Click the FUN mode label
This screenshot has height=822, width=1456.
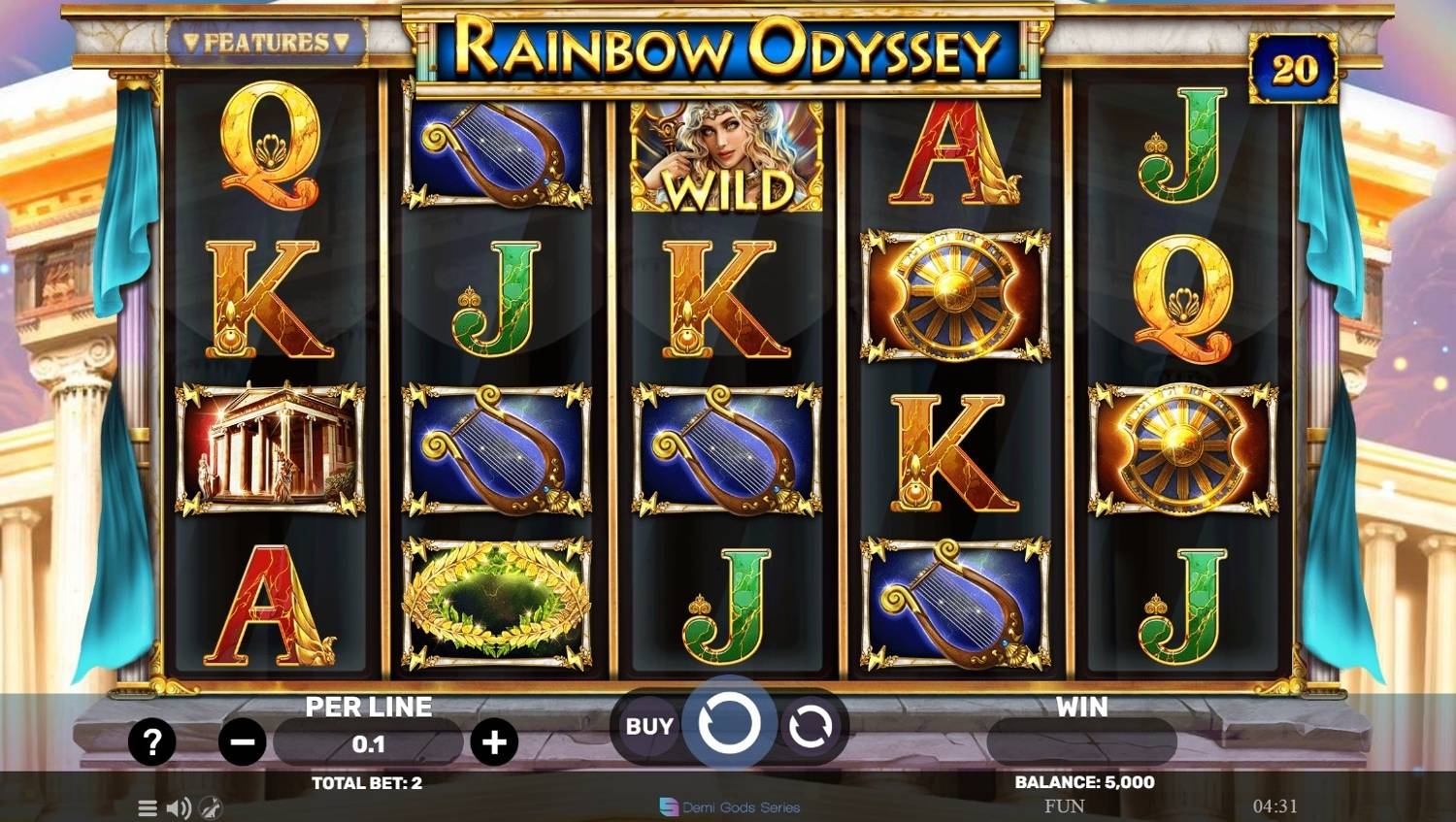(x=1064, y=805)
